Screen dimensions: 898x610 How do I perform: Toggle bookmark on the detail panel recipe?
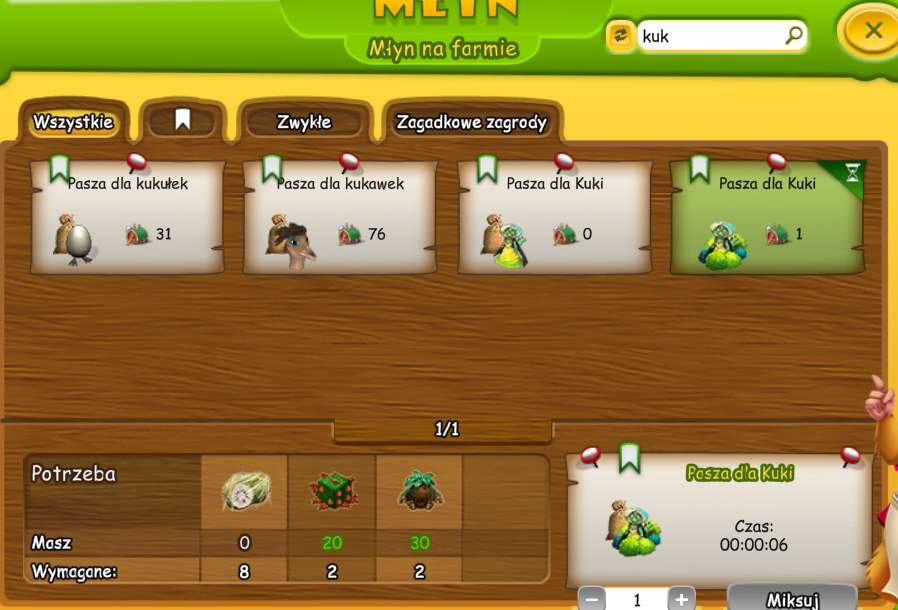point(629,457)
